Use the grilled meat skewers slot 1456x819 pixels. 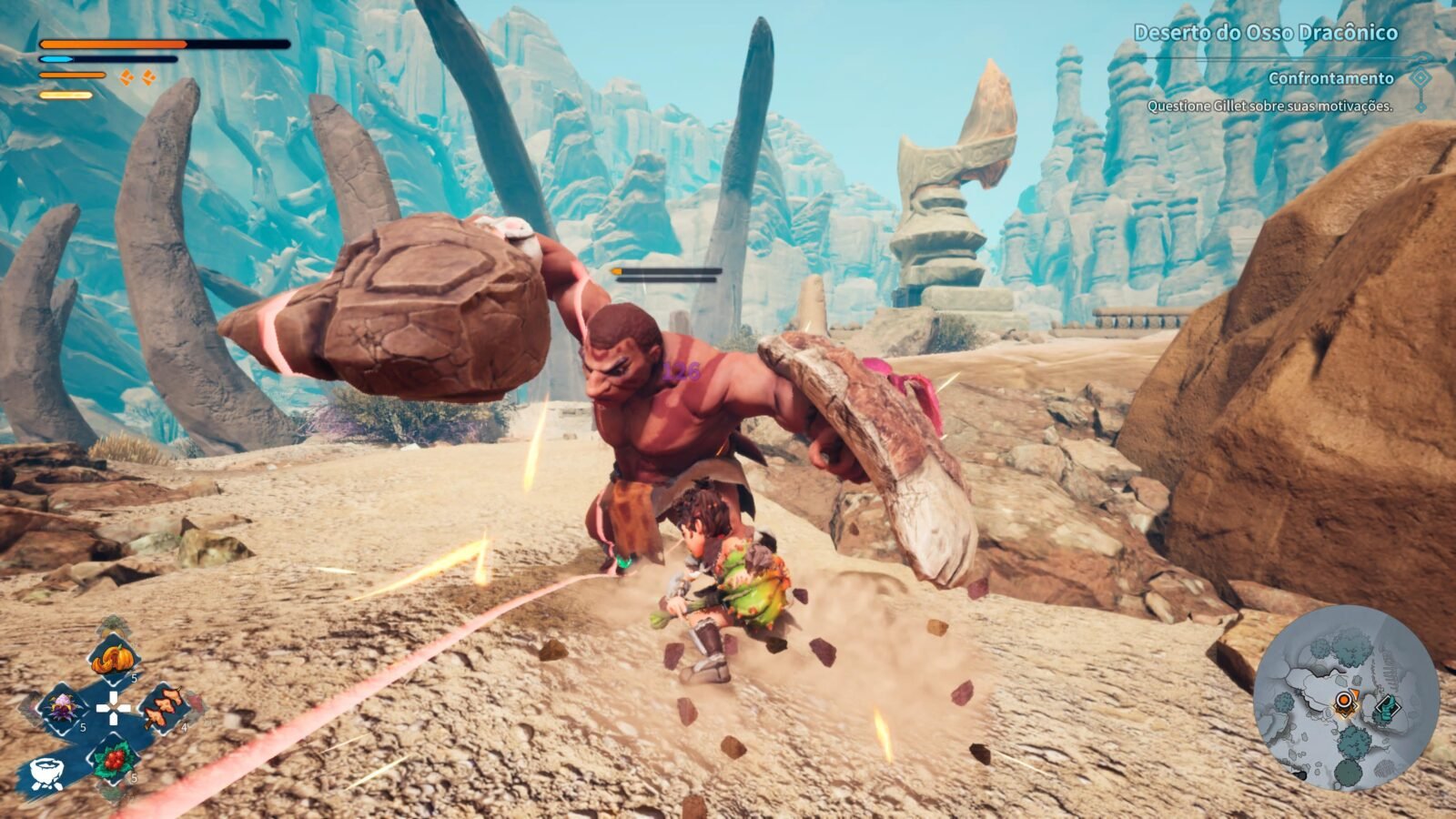[x=165, y=707]
